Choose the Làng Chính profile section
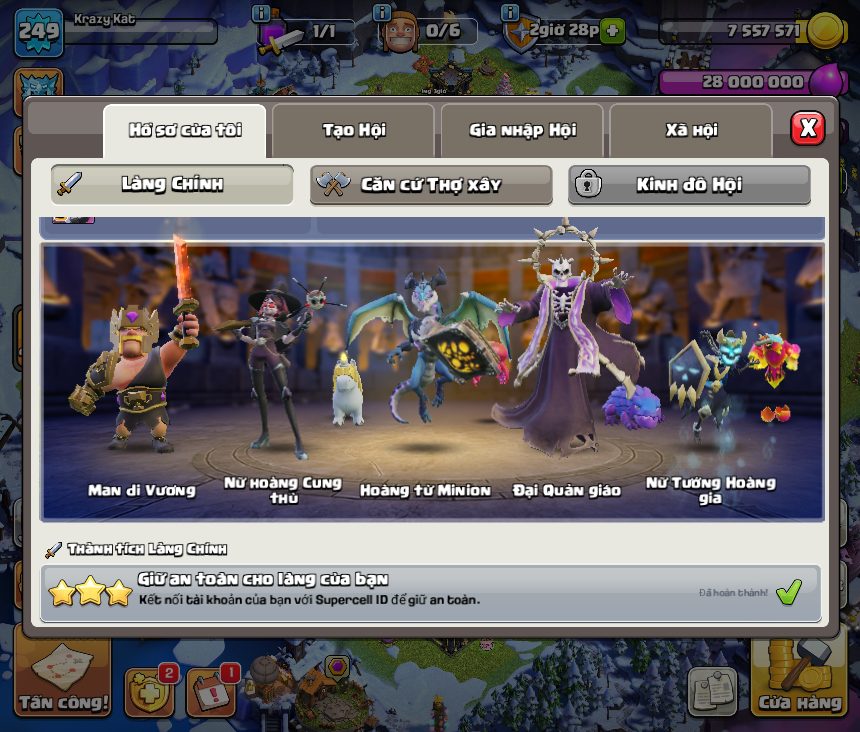The width and height of the screenshot is (860, 732). click(172, 185)
